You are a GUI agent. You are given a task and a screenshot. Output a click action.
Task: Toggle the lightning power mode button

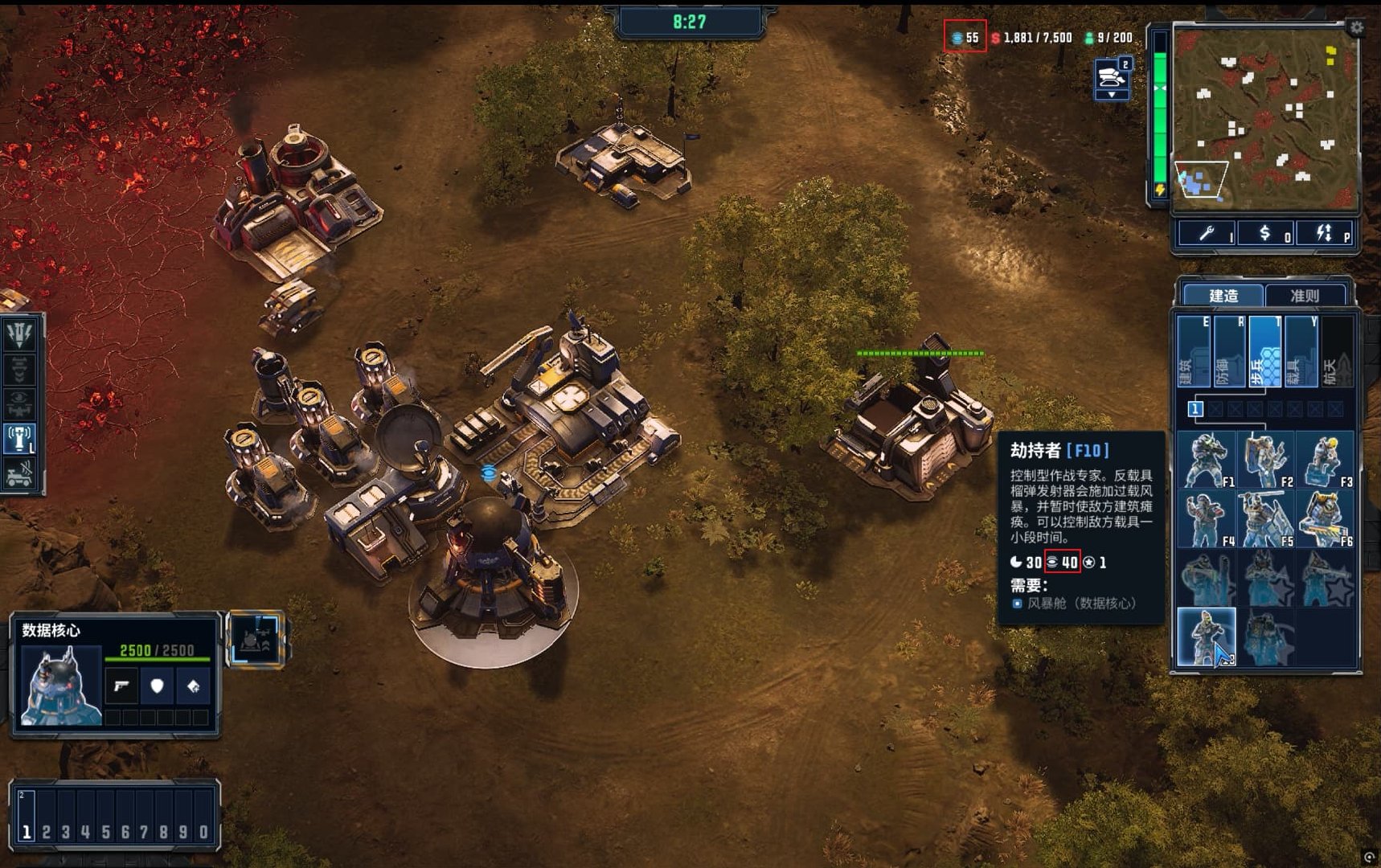coord(1325,233)
